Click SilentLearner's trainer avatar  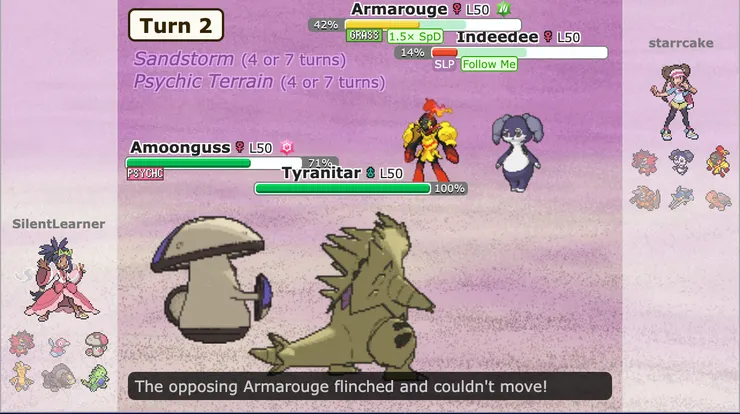pos(59,285)
